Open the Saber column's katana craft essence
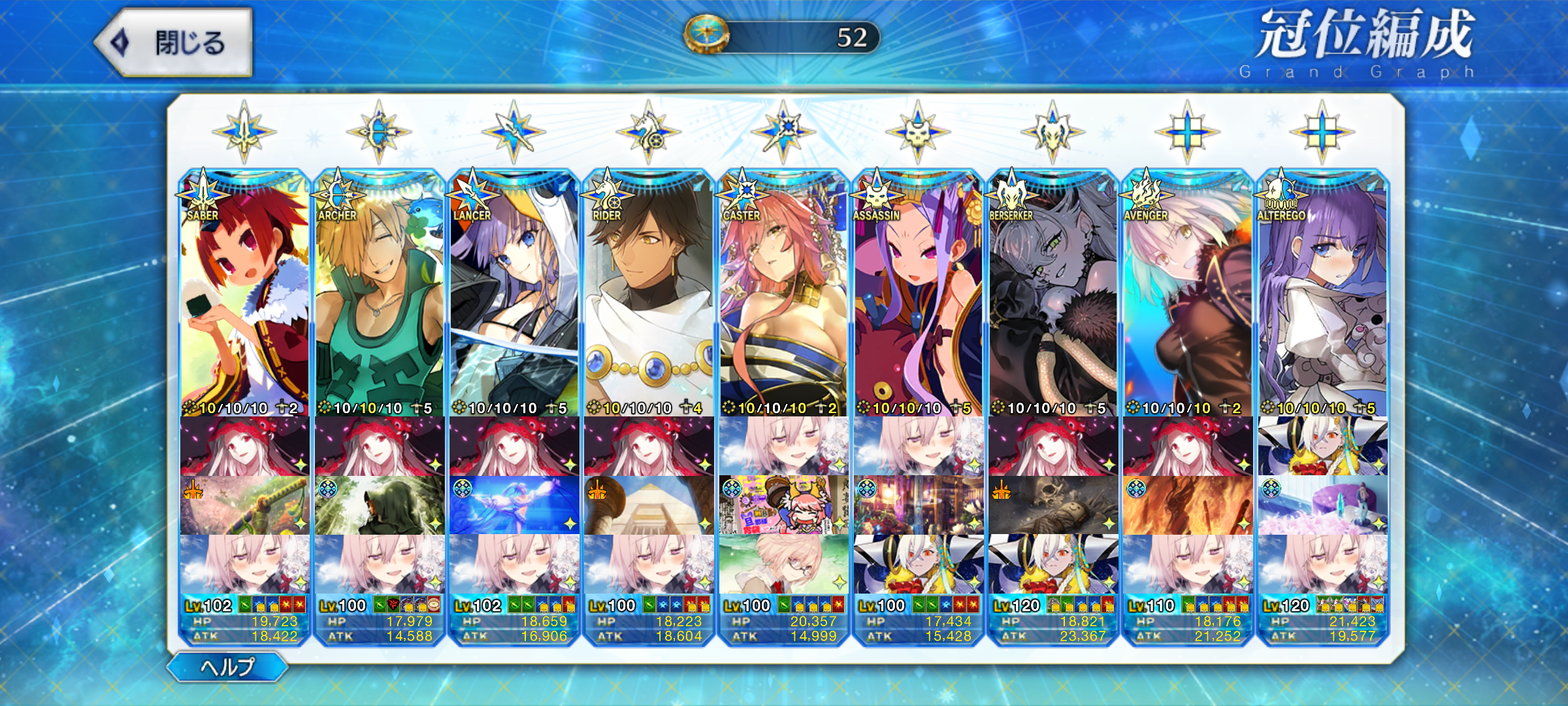The image size is (1568, 706). coord(245,505)
